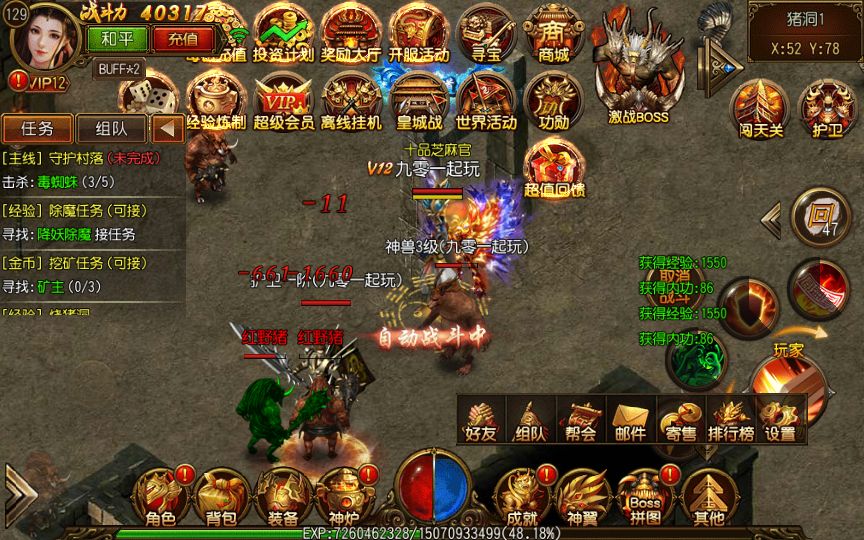Open the 护卫 guard icon
Viewport: 864px width, 540px height.
point(825,107)
